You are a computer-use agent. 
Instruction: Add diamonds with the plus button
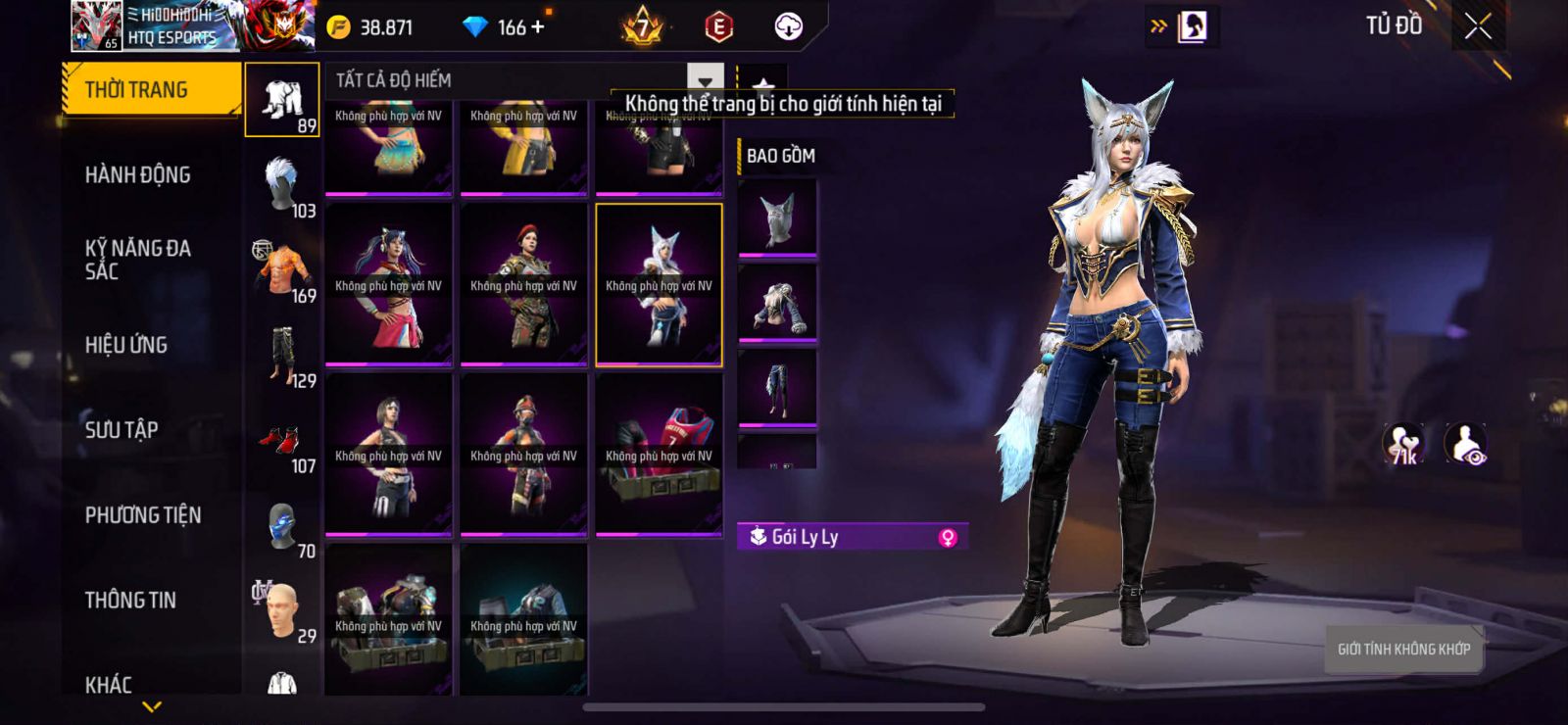[537, 27]
